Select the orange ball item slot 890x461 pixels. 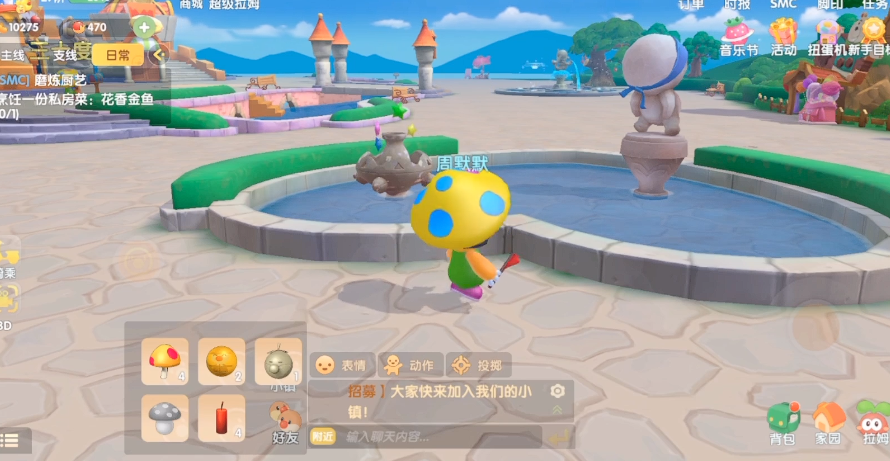point(221,361)
